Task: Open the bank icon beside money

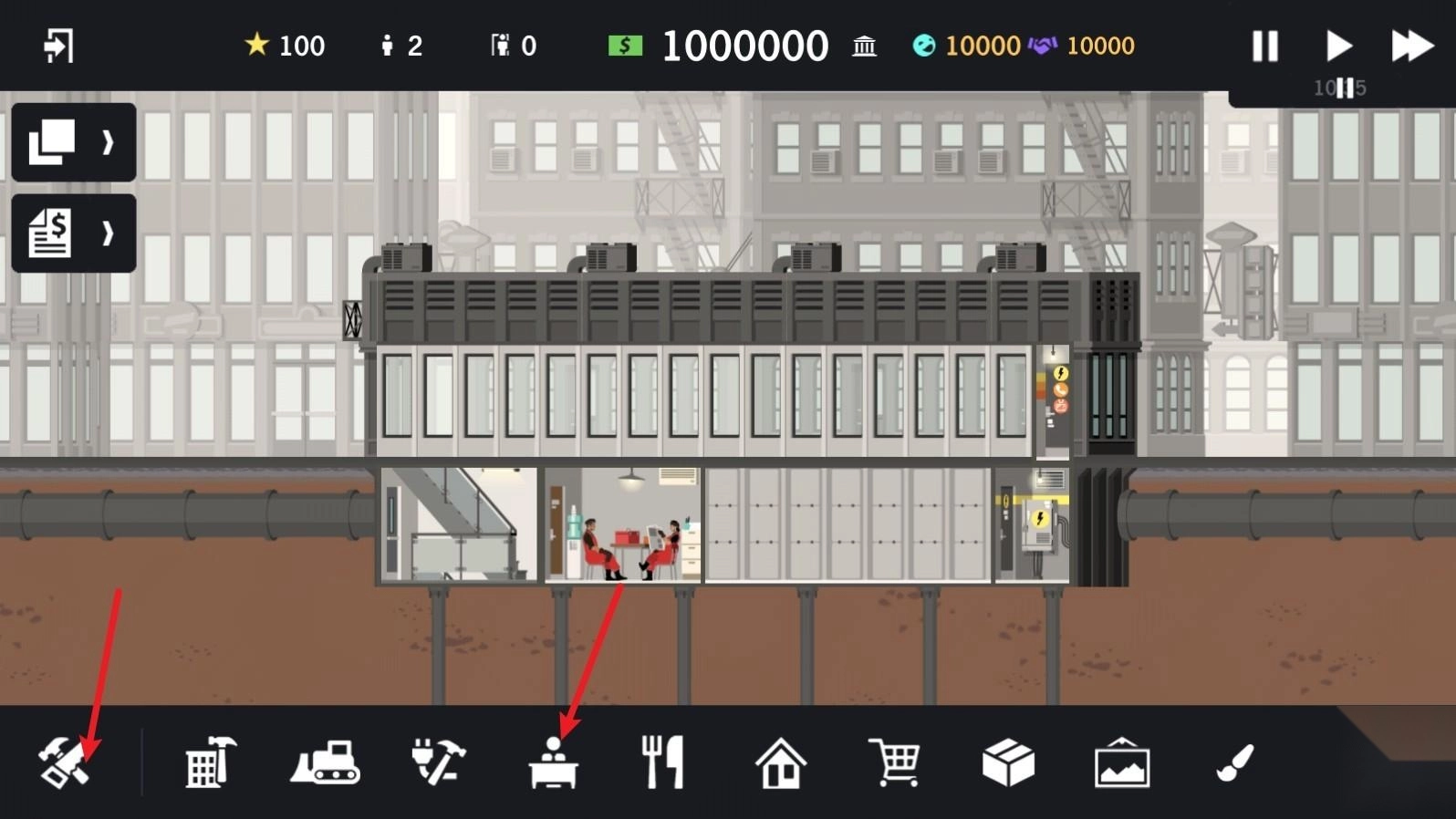Action: point(864,46)
